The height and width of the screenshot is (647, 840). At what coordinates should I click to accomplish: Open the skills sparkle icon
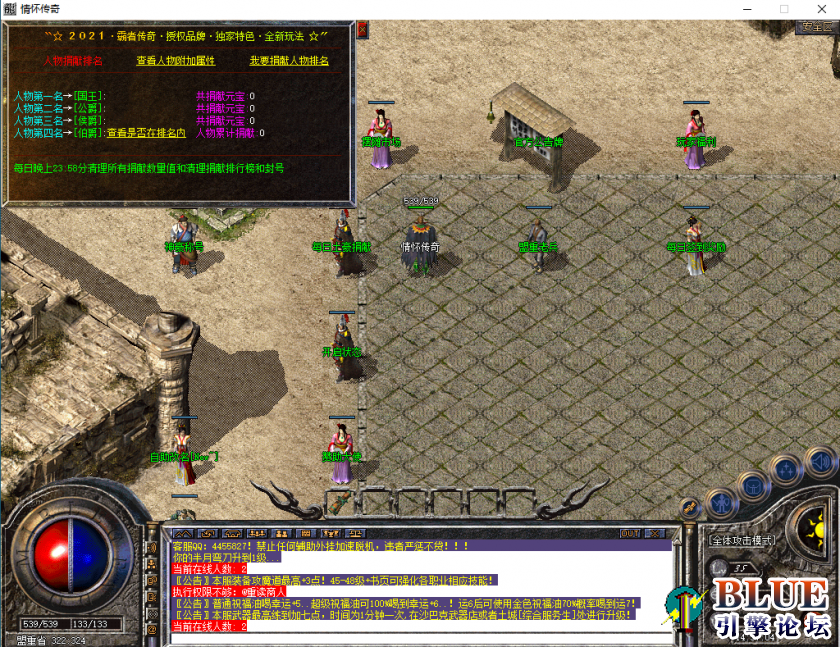(788, 467)
